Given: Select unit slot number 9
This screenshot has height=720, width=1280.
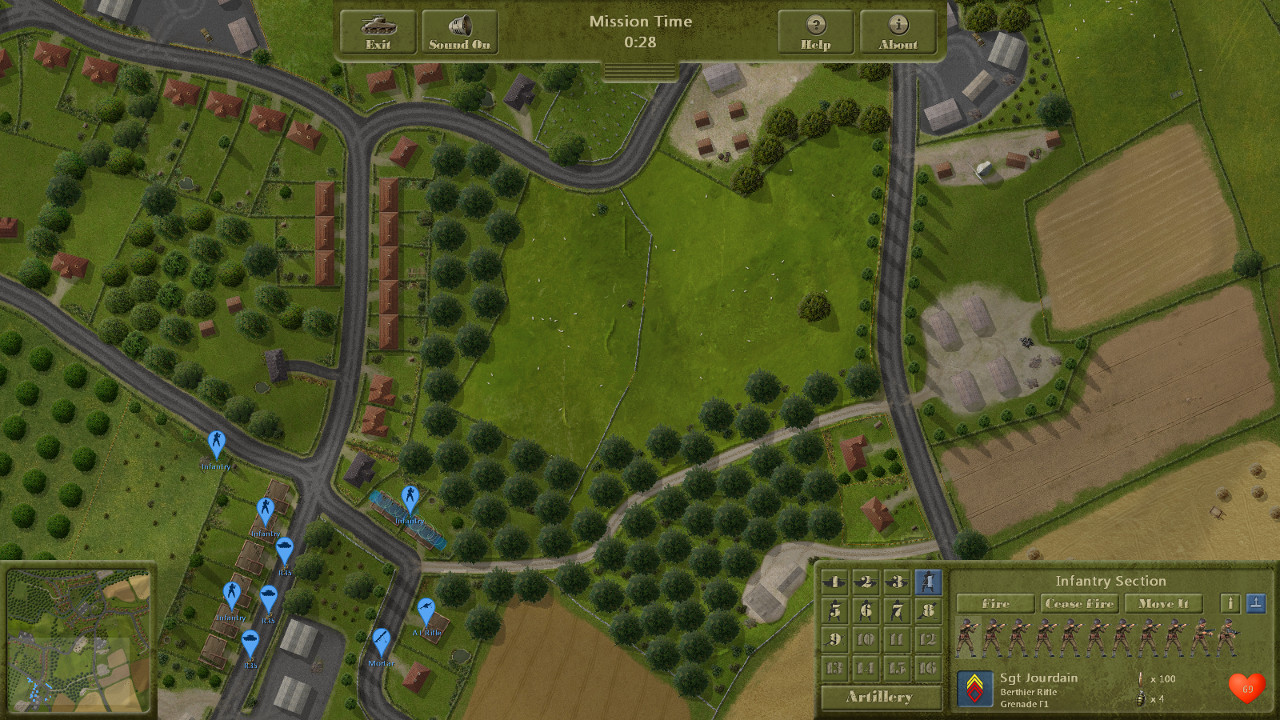Looking at the screenshot, I should 834,638.
